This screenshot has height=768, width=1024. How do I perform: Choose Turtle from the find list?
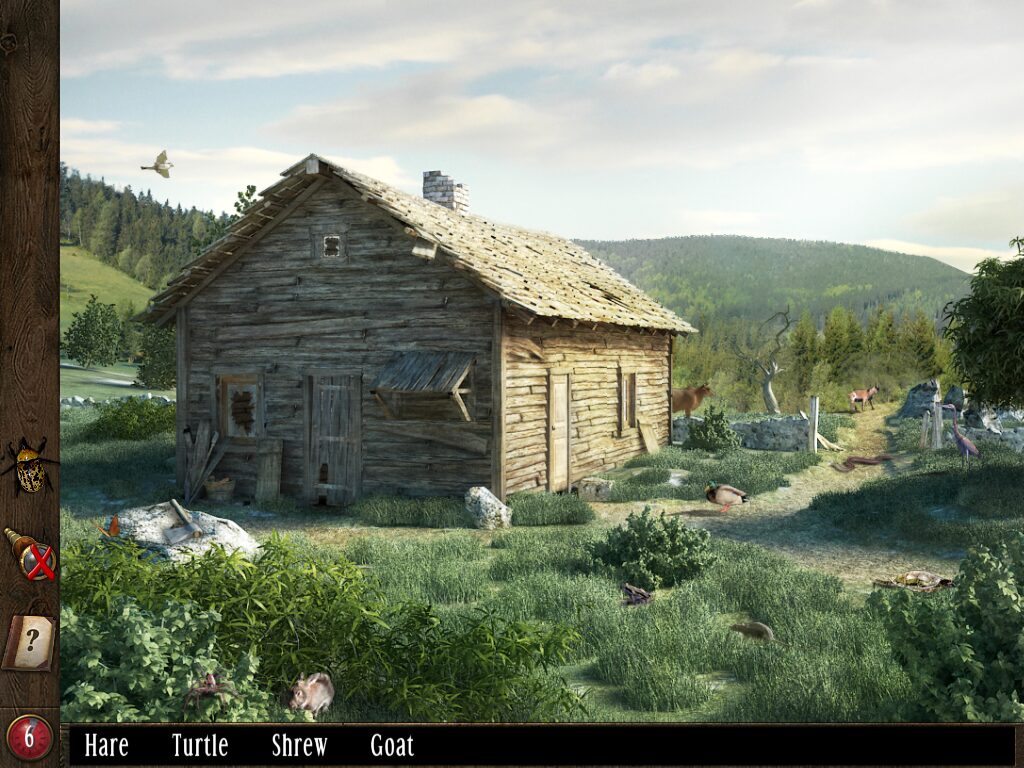tap(200, 745)
